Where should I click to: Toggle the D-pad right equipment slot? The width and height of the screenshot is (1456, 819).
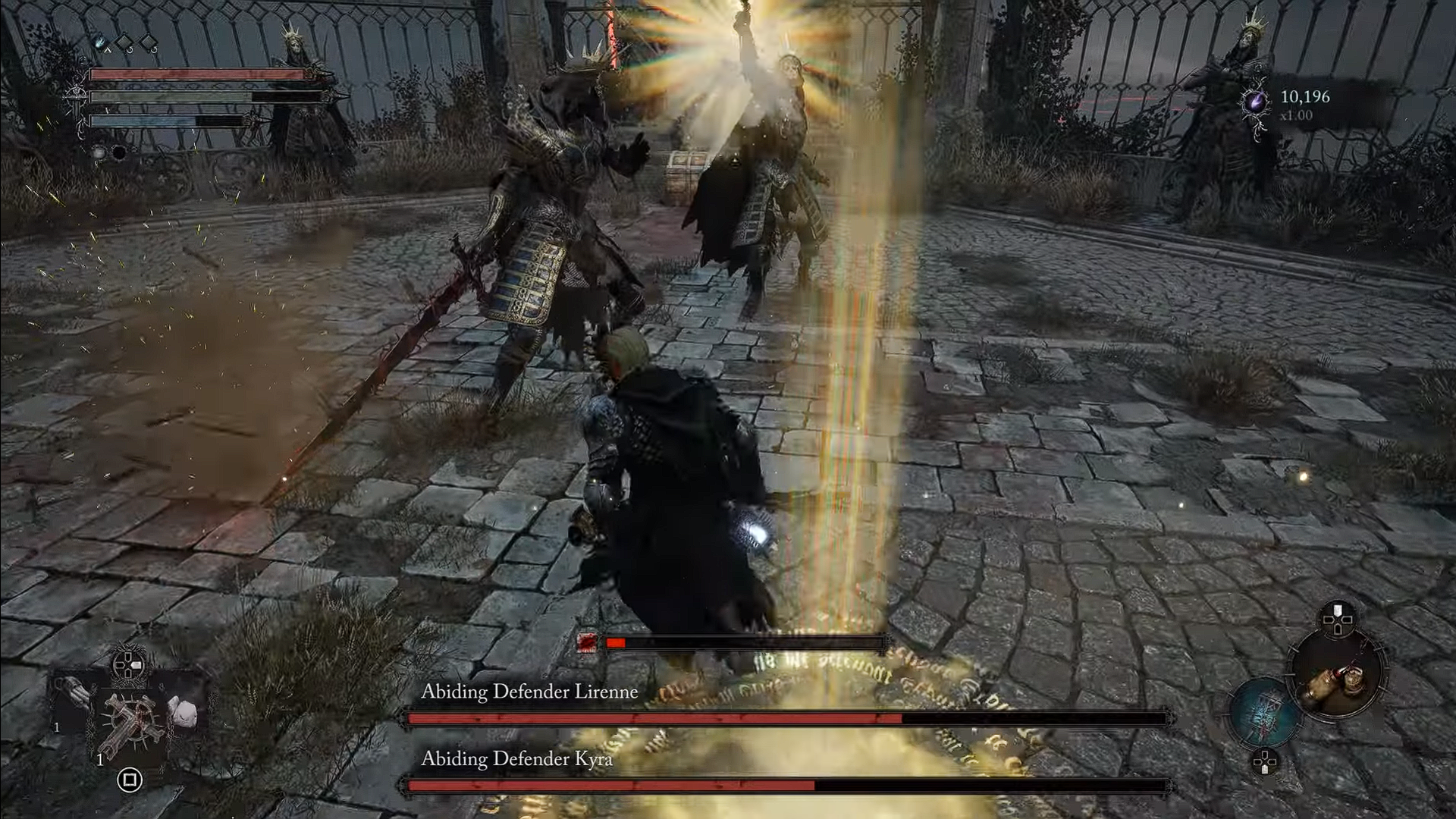click(136, 665)
